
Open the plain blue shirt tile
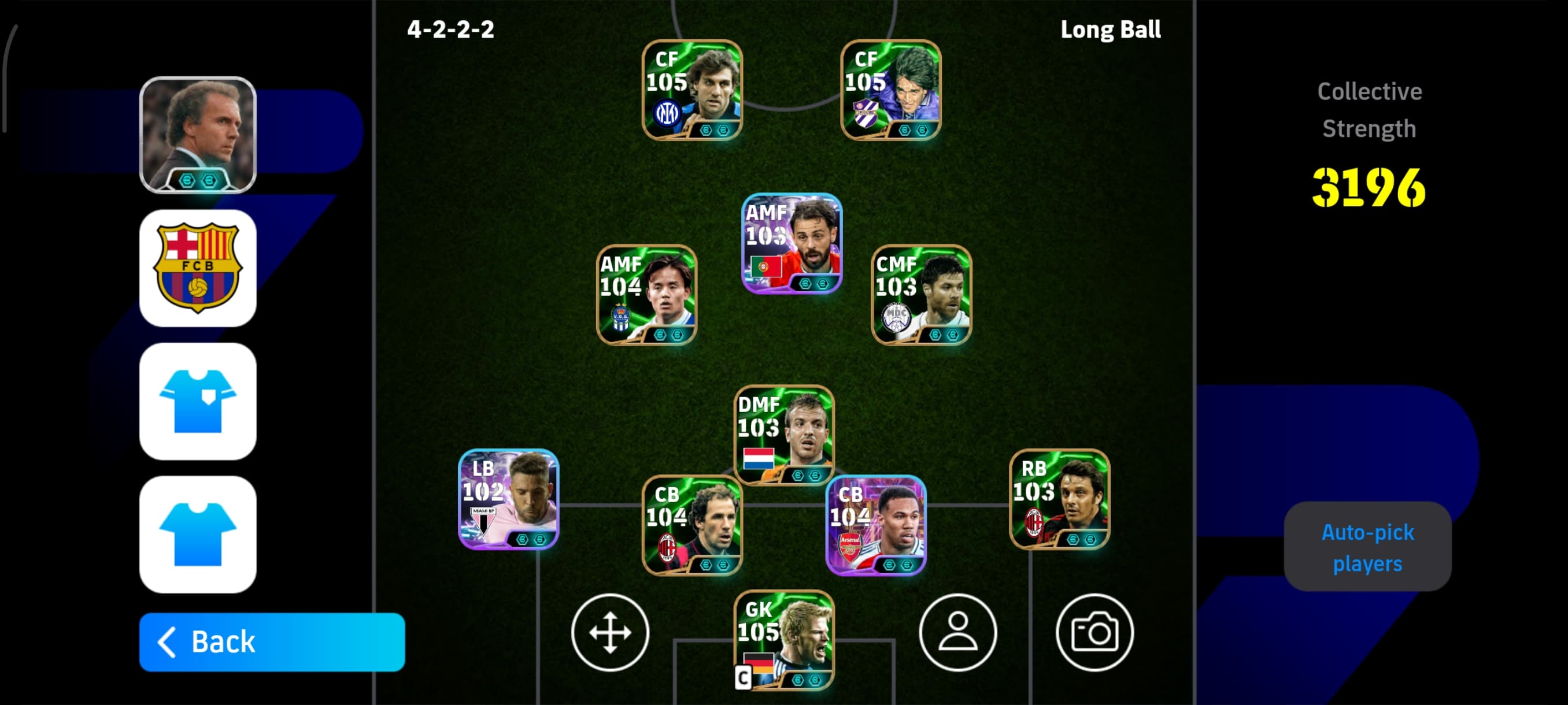click(x=198, y=534)
